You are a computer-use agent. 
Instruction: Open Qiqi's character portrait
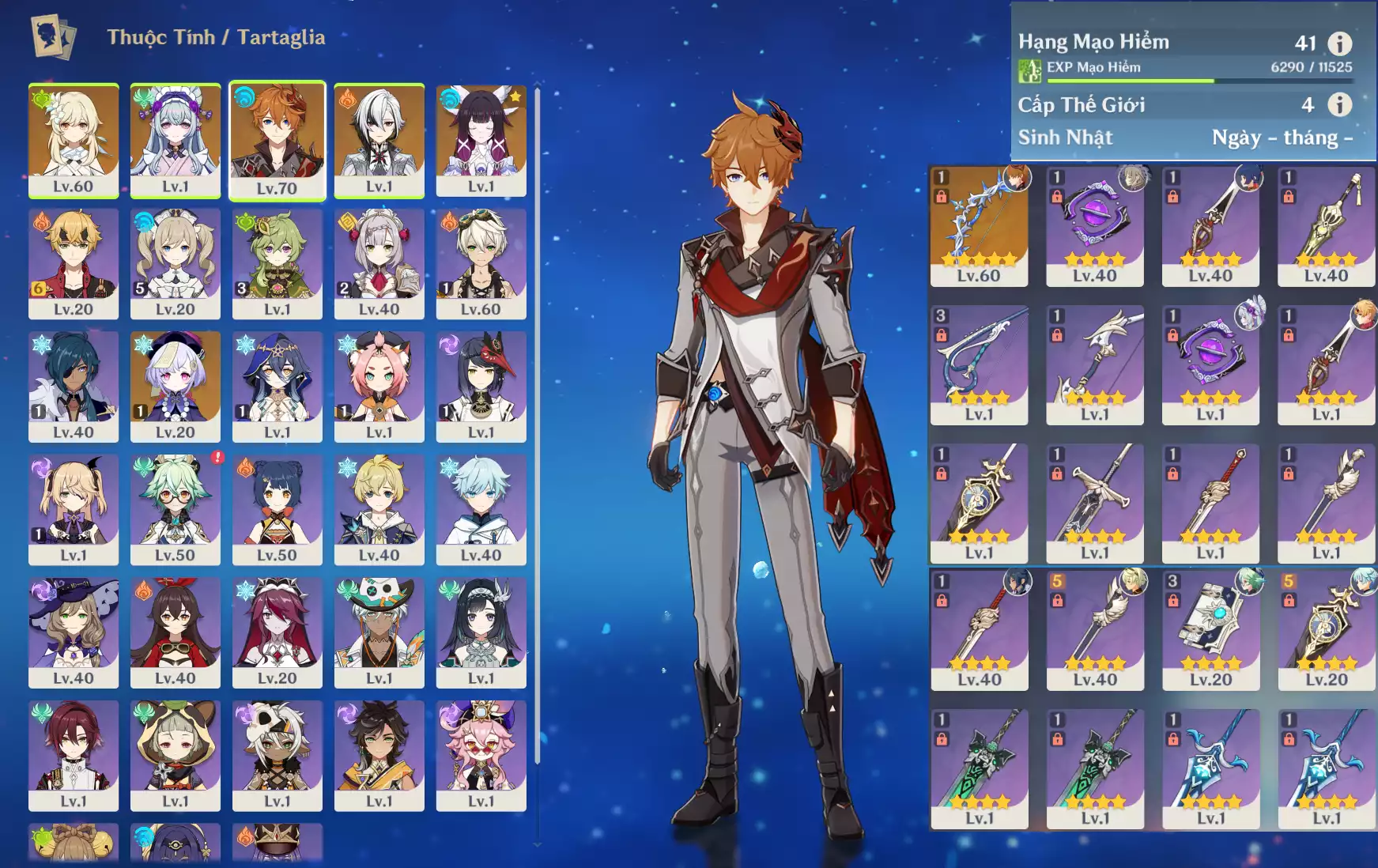pos(175,386)
